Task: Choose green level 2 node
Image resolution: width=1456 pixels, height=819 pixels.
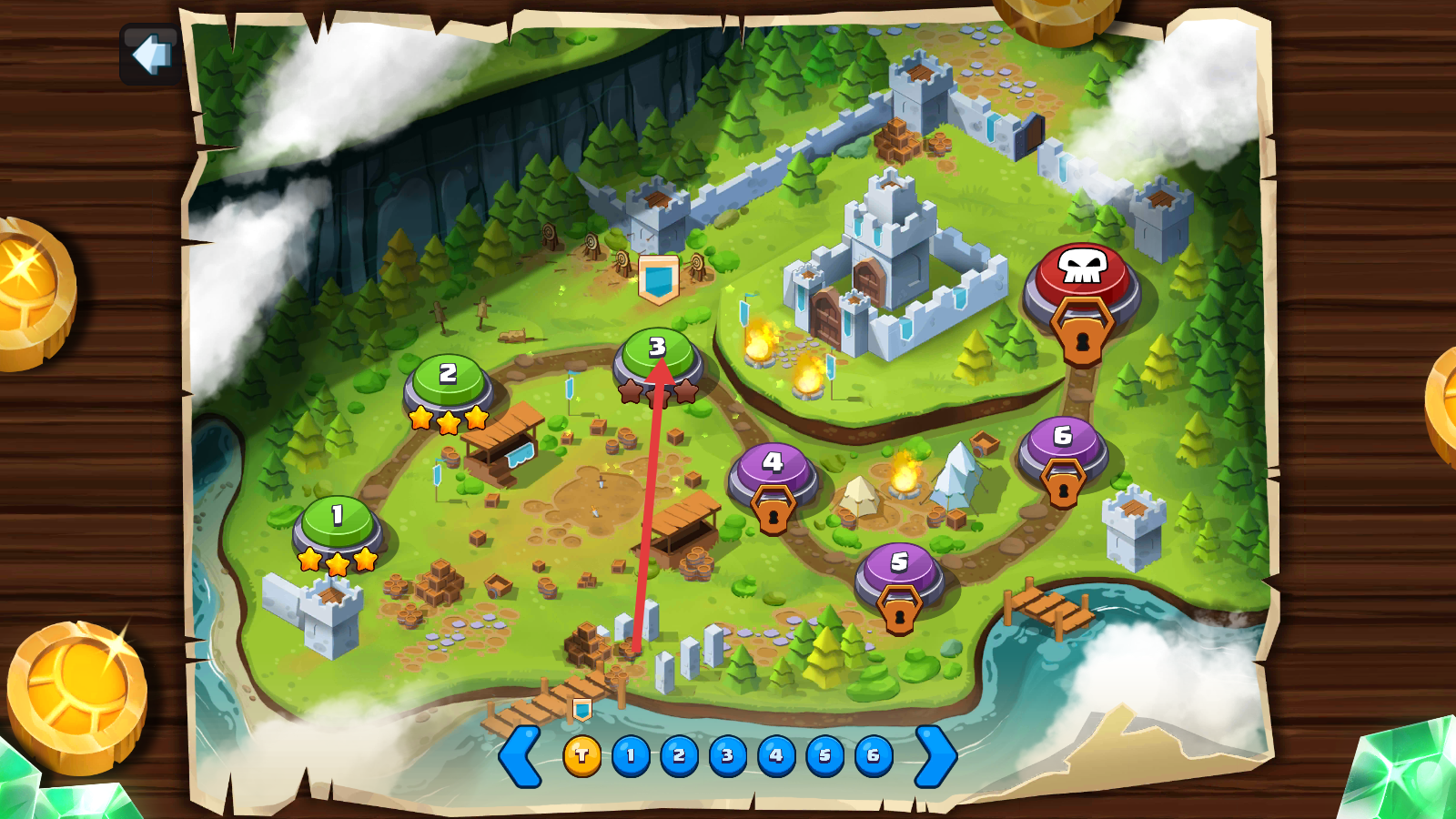Action: 448,379
